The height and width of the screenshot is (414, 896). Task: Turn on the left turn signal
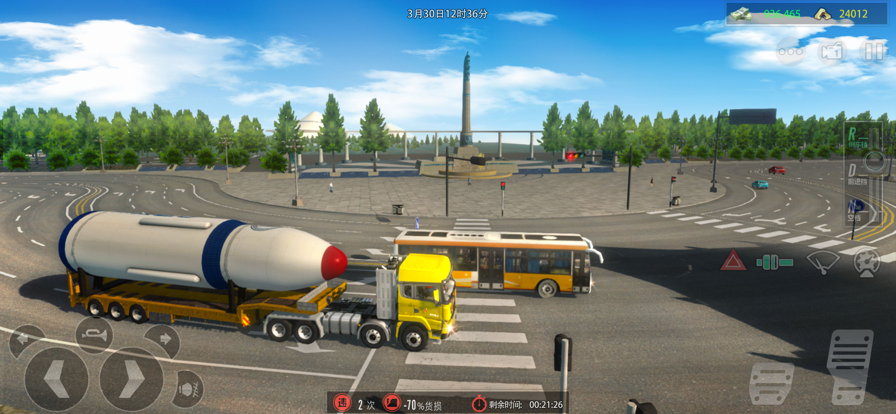coord(26,342)
